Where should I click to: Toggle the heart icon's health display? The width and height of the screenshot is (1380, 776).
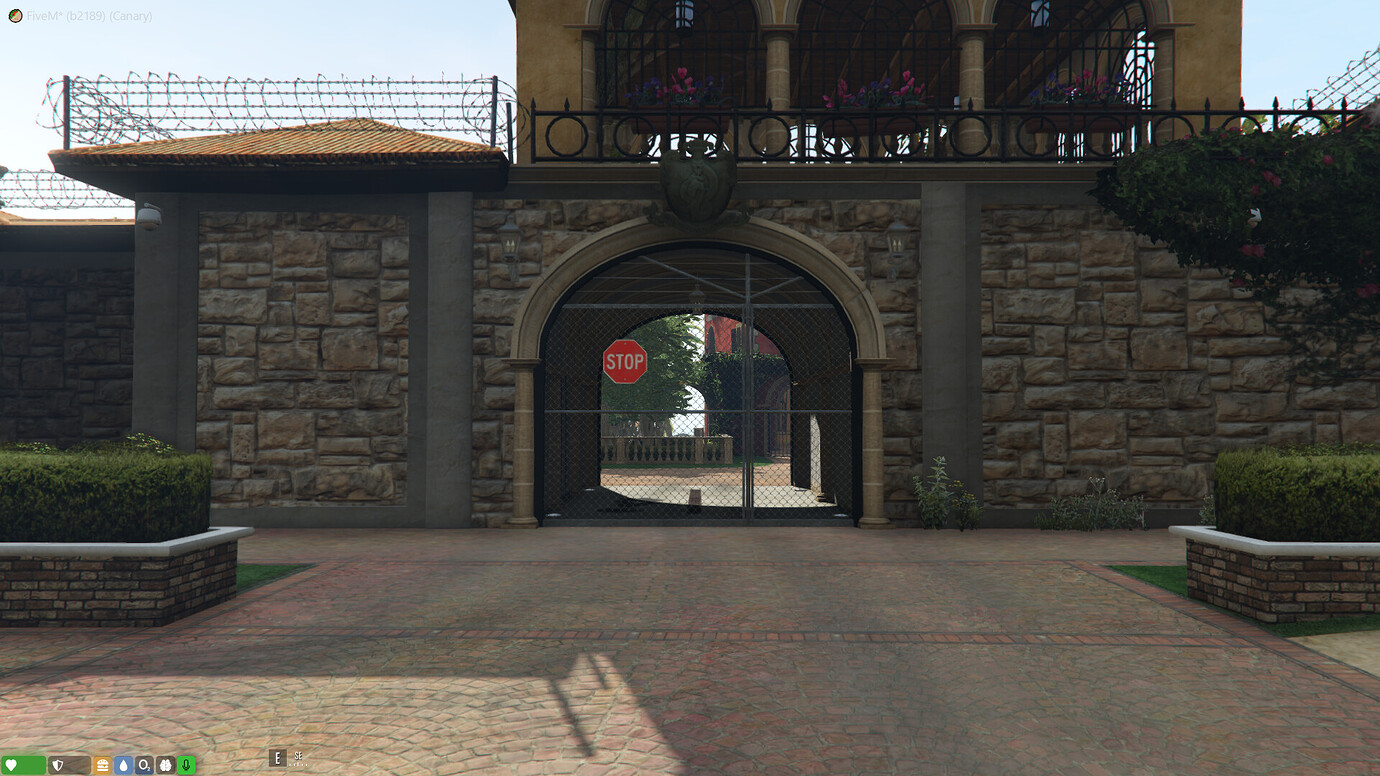click(x=11, y=763)
